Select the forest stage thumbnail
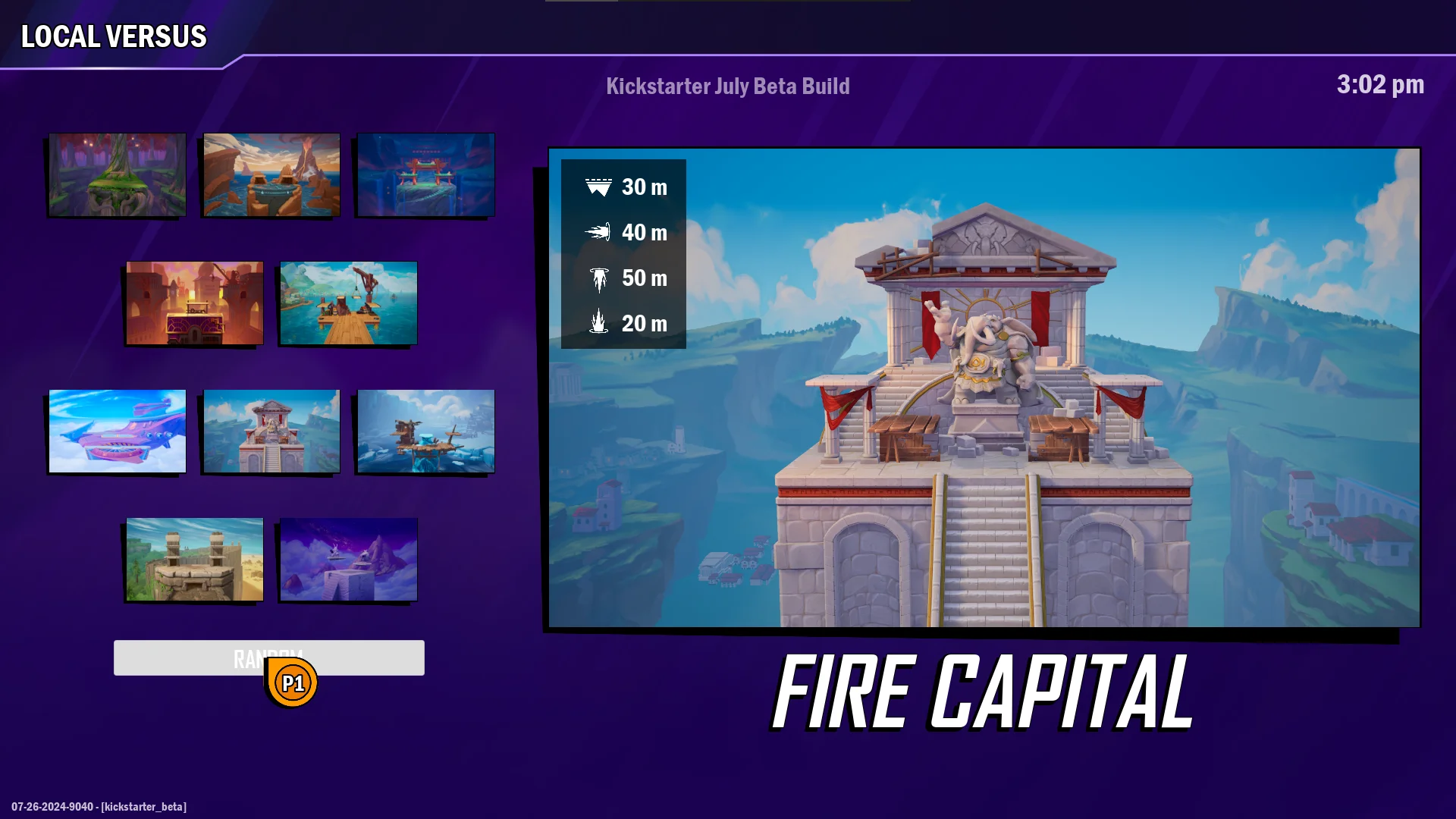The height and width of the screenshot is (819, 1456). coord(116,174)
